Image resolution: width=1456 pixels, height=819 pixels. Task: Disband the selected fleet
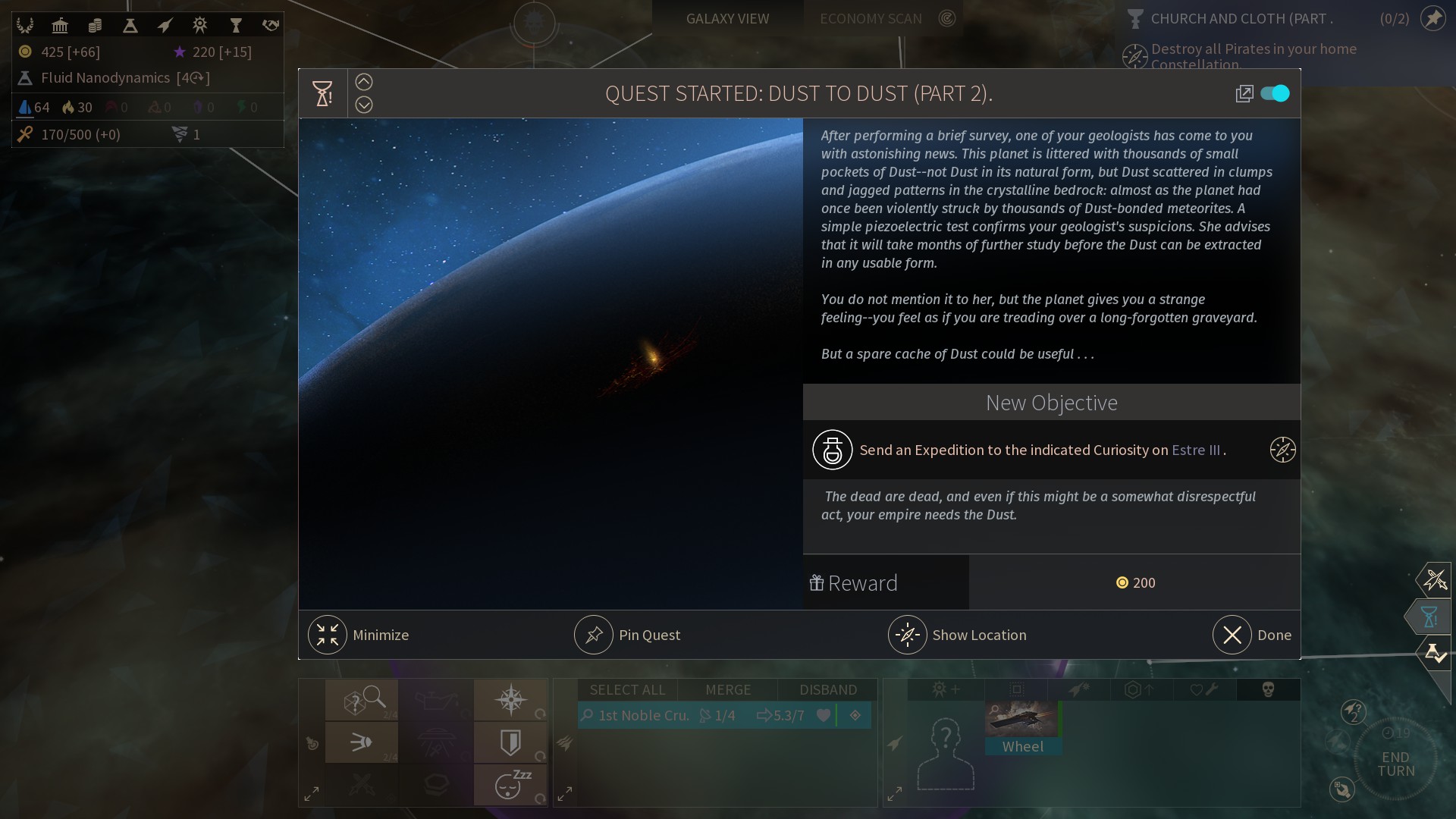pos(827,689)
